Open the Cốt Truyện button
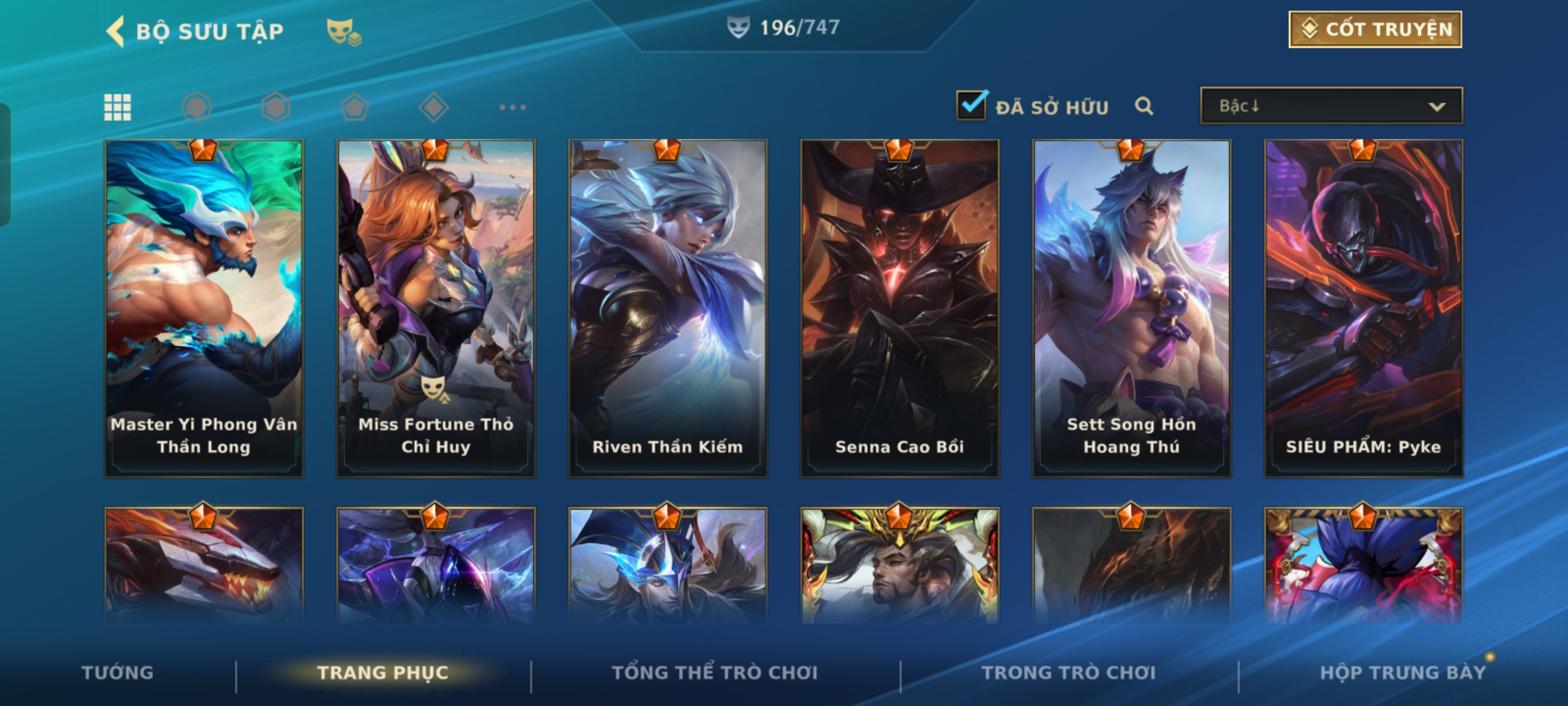Image resolution: width=1568 pixels, height=706 pixels. [1375, 29]
